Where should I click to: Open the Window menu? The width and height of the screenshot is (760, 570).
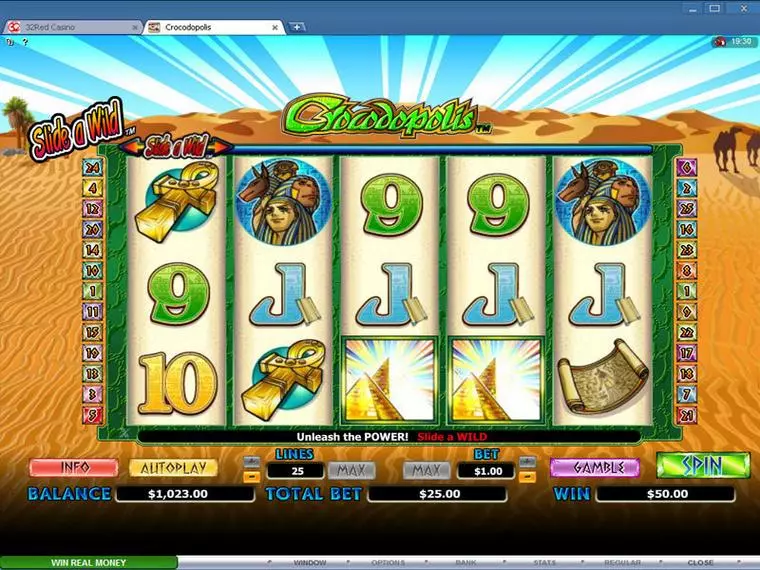[310, 563]
